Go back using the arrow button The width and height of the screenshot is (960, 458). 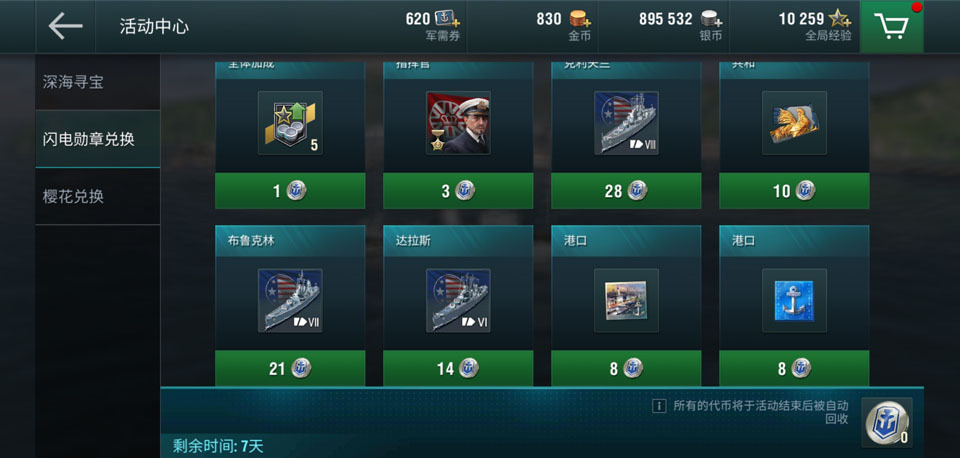(65, 26)
